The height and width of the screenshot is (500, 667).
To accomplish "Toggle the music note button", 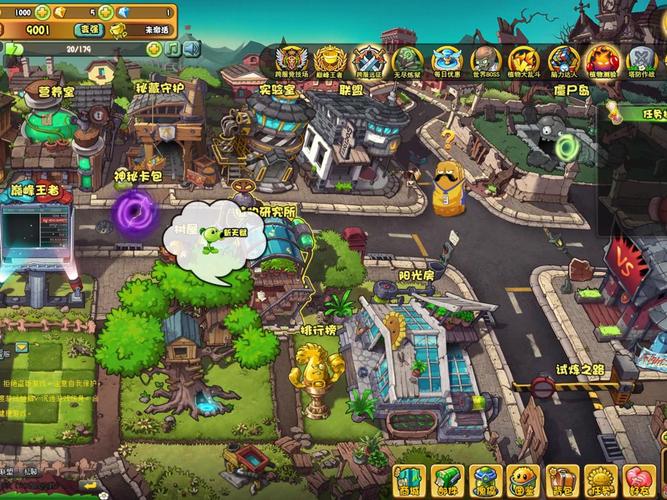I will pyautogui.click(x=172, y=48).
